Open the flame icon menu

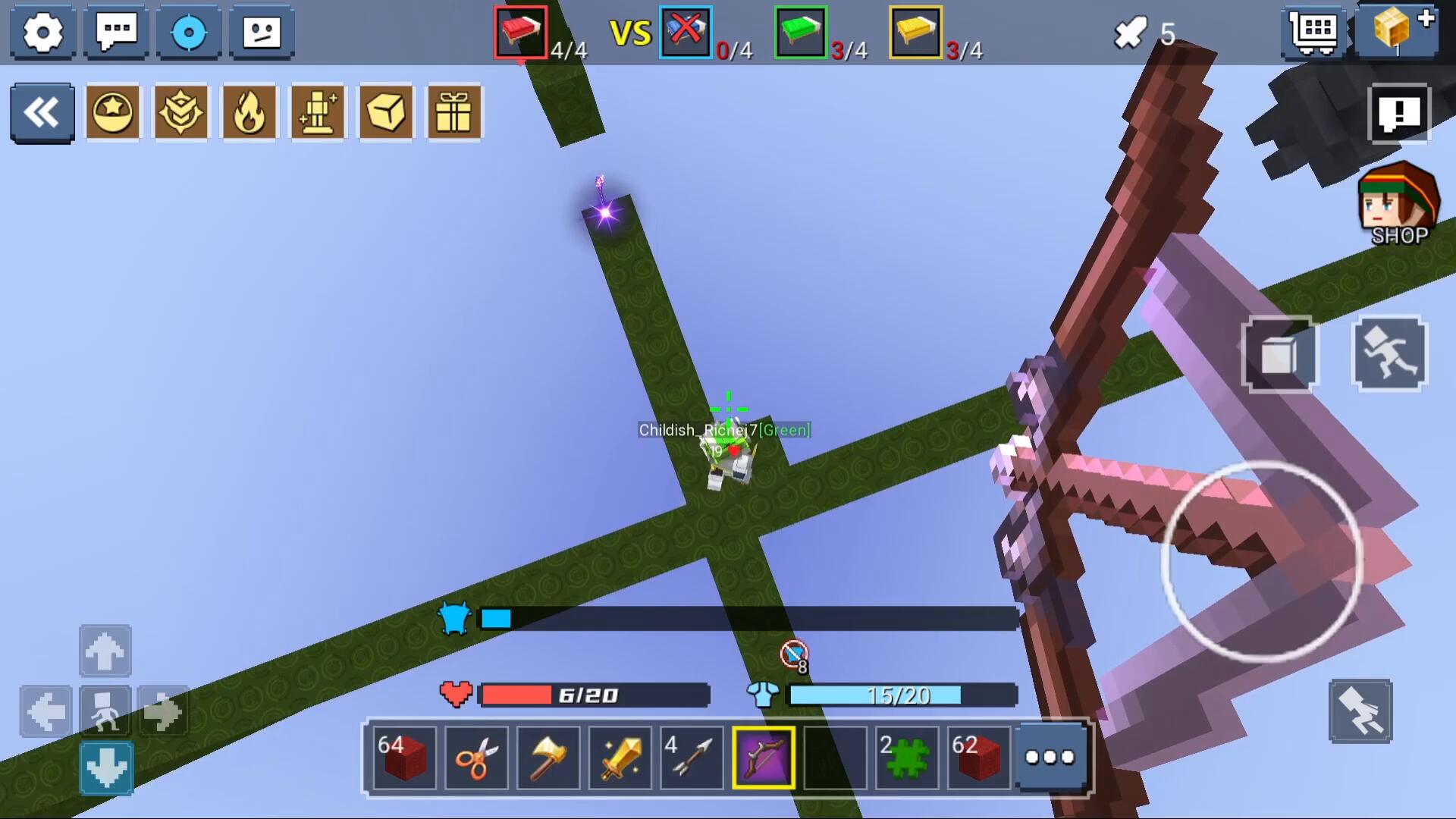(249, 113)
